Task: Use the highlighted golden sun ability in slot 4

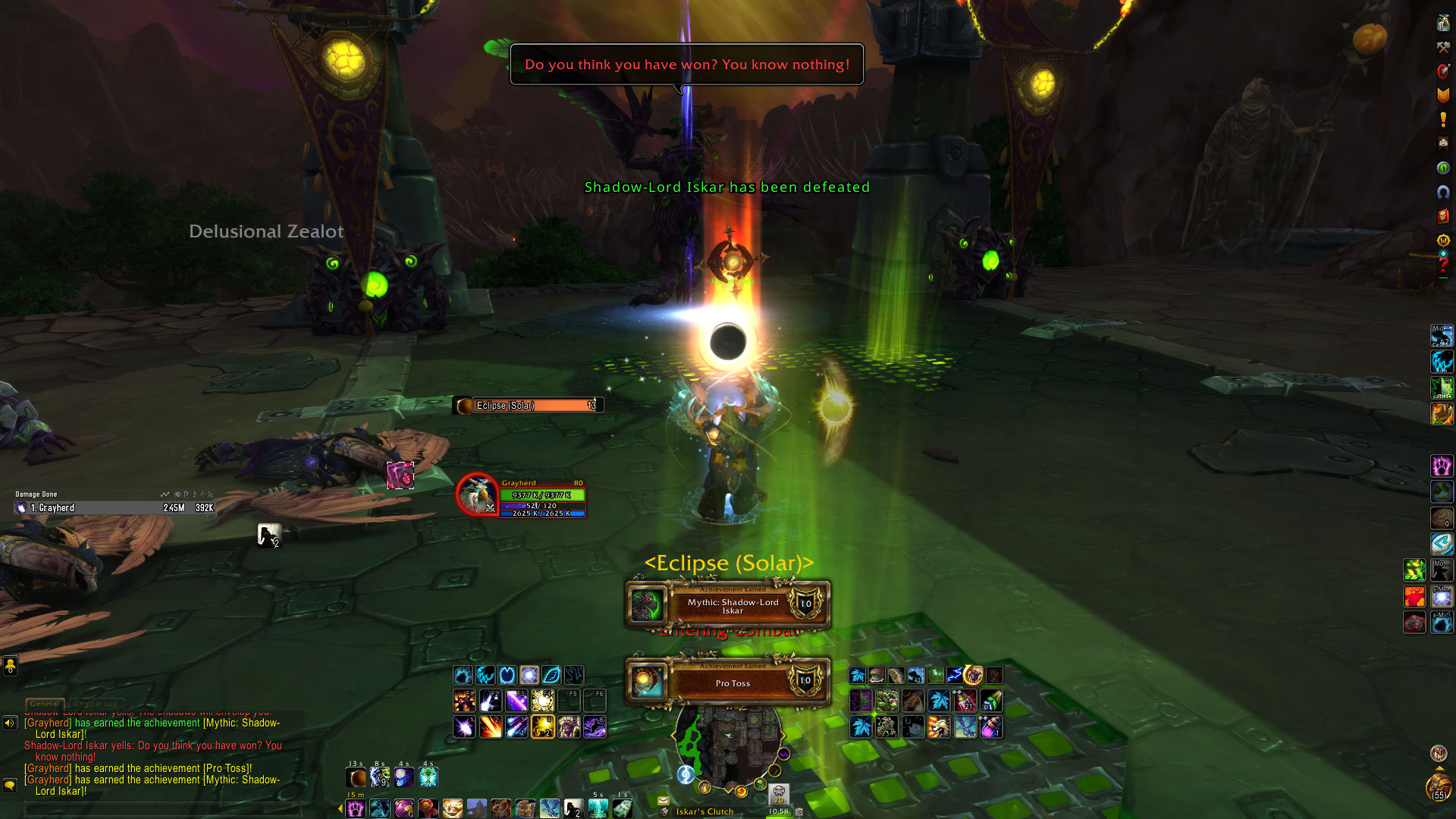Action: [543, 726]
